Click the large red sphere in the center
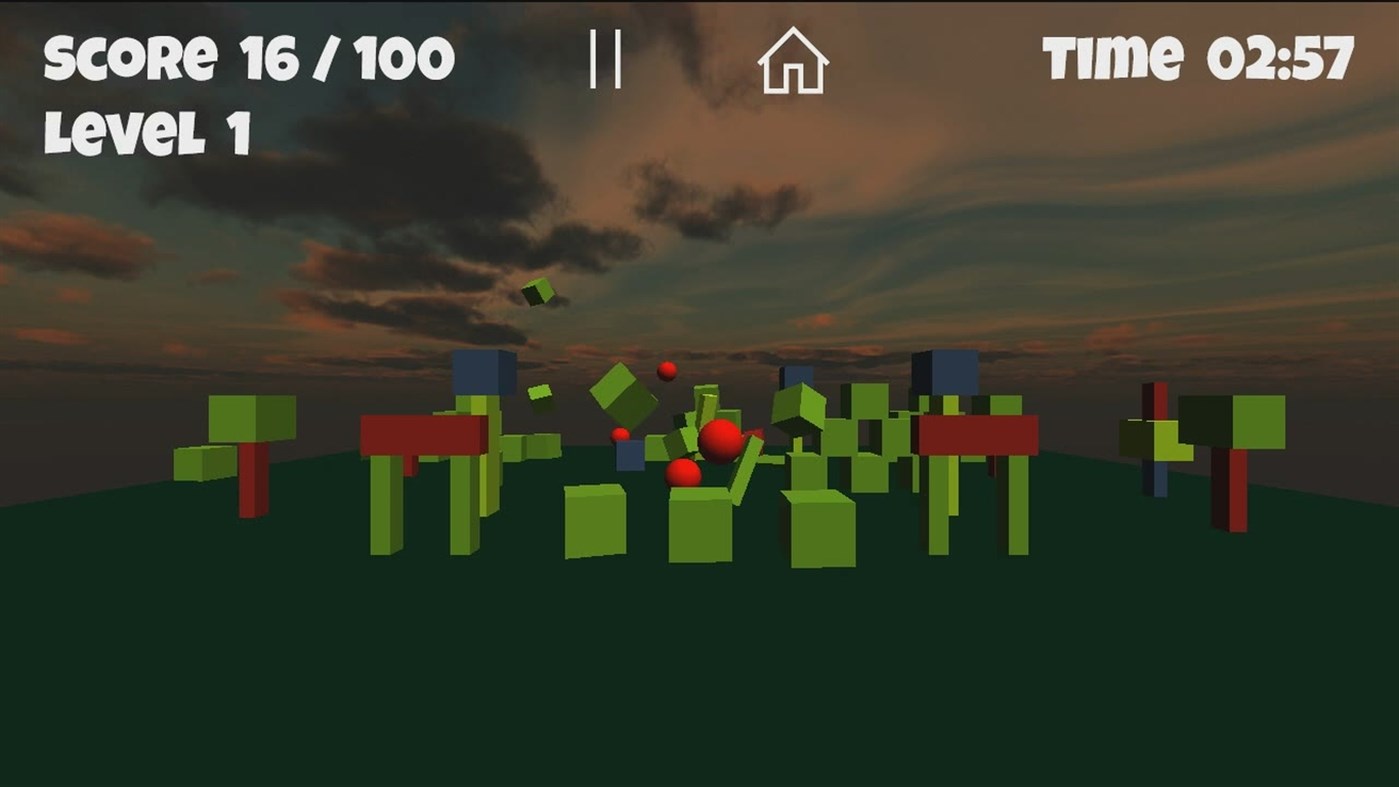1399x787 pixels. pyautogui.click(x=718, y=442)
